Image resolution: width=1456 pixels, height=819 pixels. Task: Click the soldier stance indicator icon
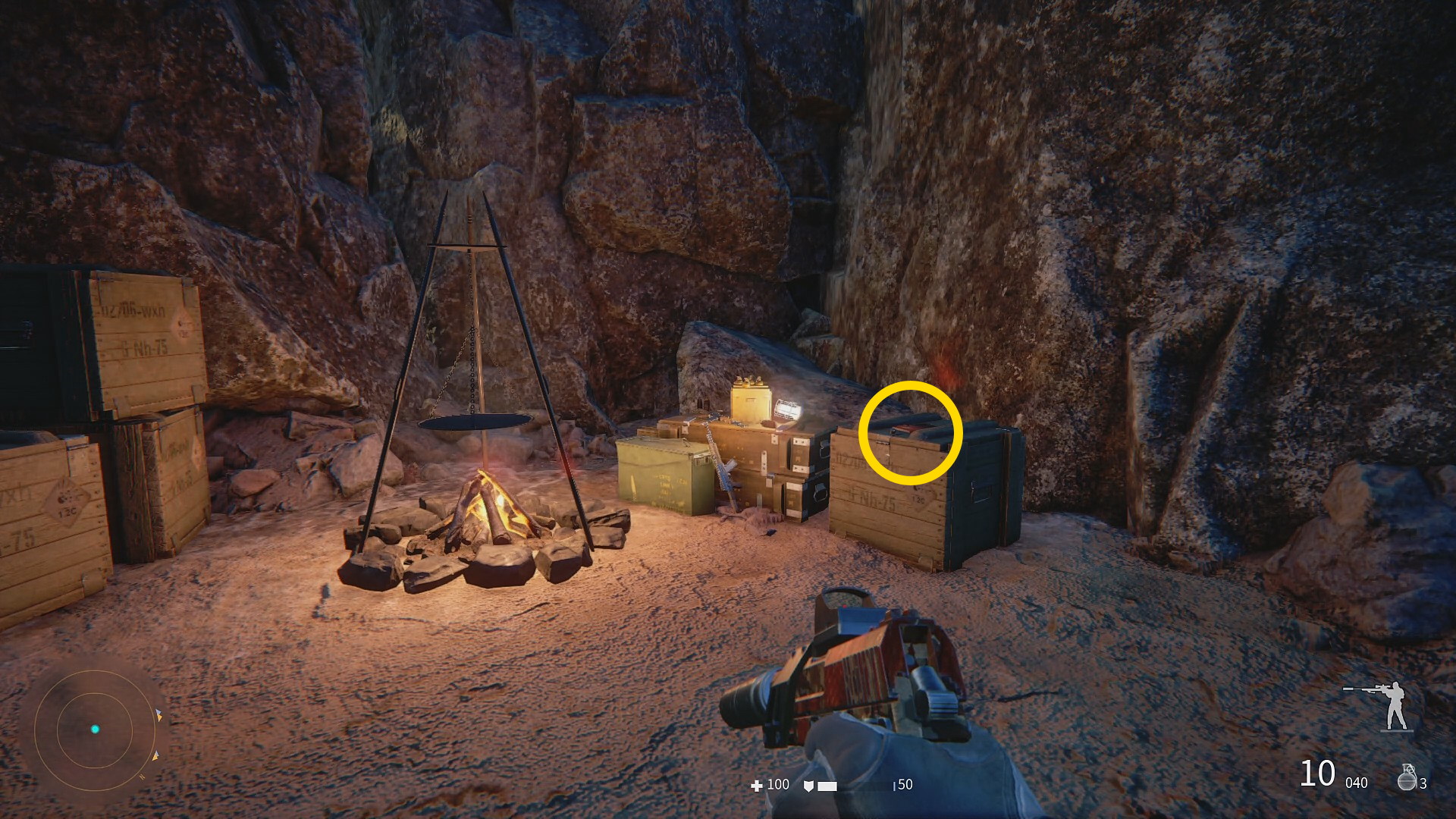point(1389,705)
